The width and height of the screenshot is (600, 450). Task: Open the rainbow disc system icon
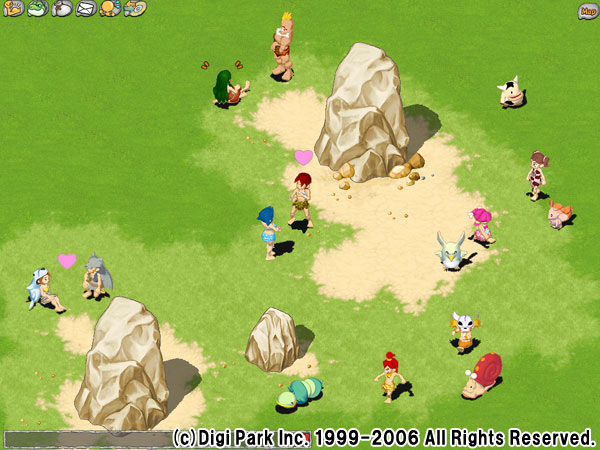pyautogui.click(x=134, y=9)
